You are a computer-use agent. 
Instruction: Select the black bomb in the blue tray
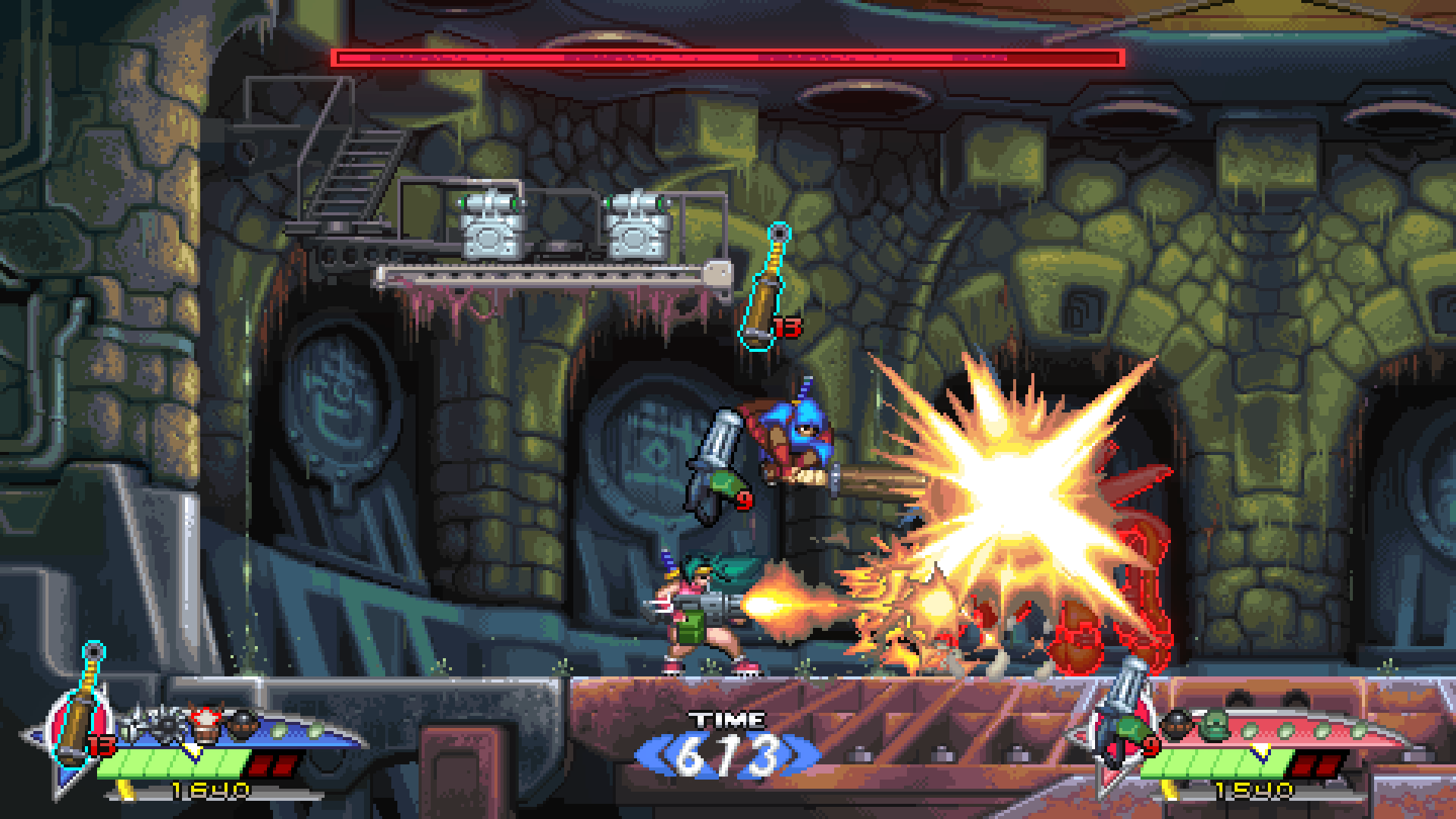242,725
